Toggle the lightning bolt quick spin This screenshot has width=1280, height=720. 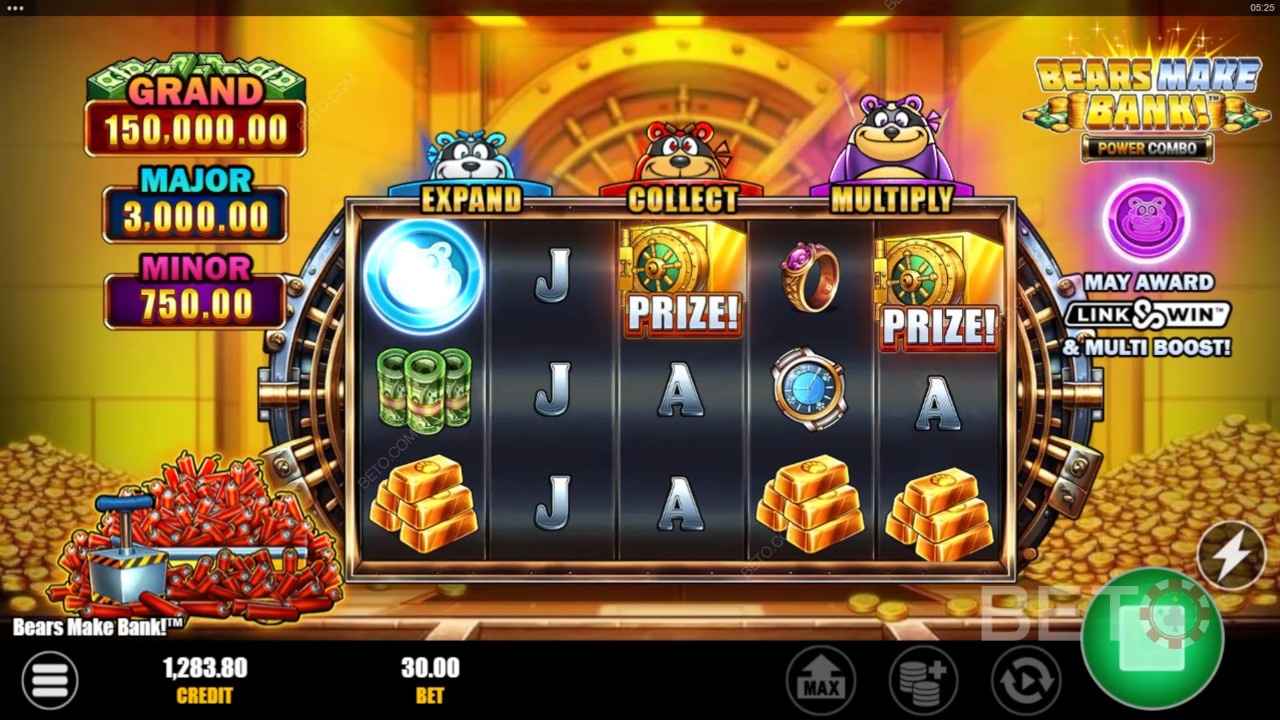[x=1231, y=554]
